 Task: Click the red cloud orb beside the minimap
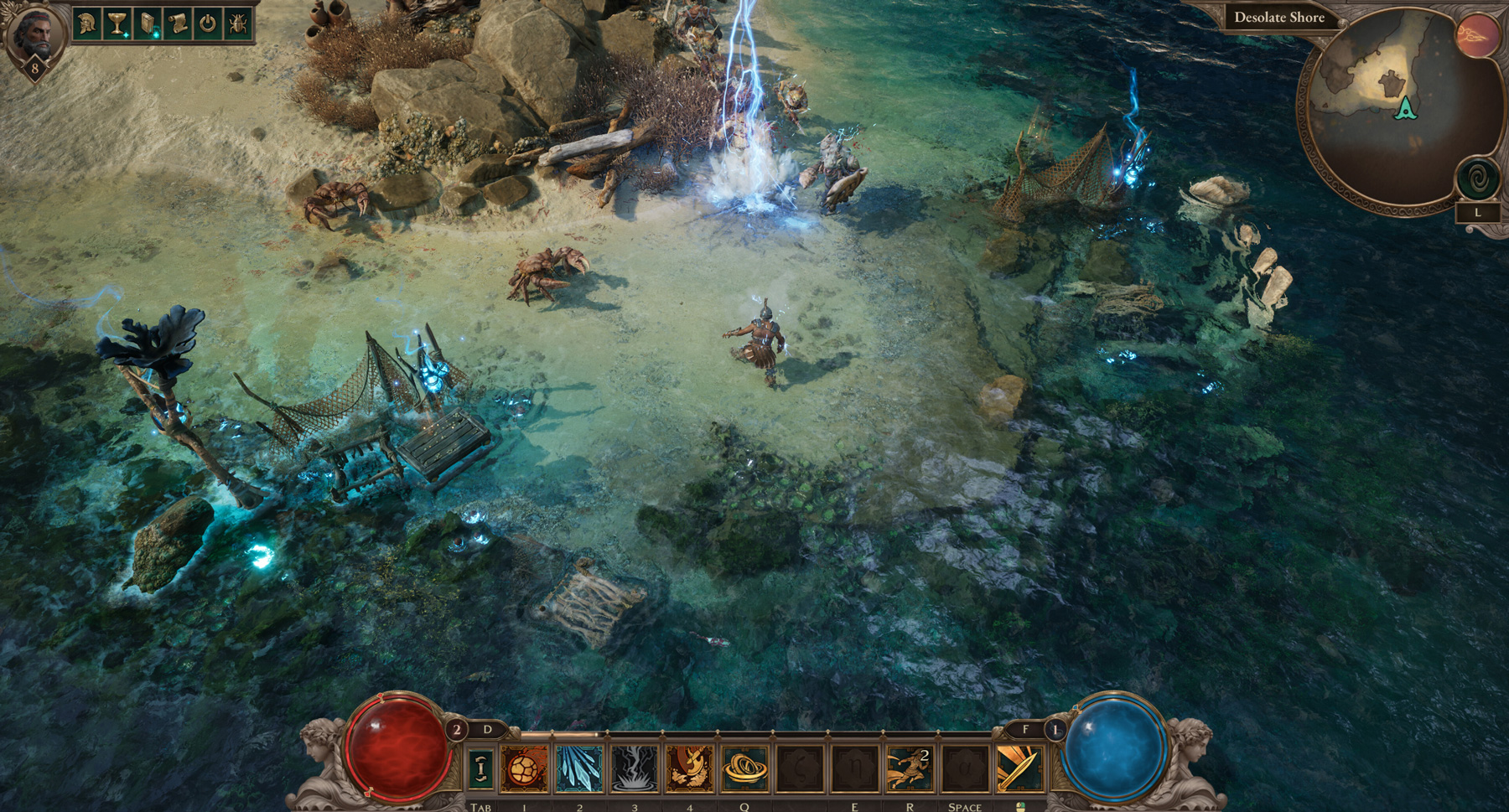[x=1477, y=35]
